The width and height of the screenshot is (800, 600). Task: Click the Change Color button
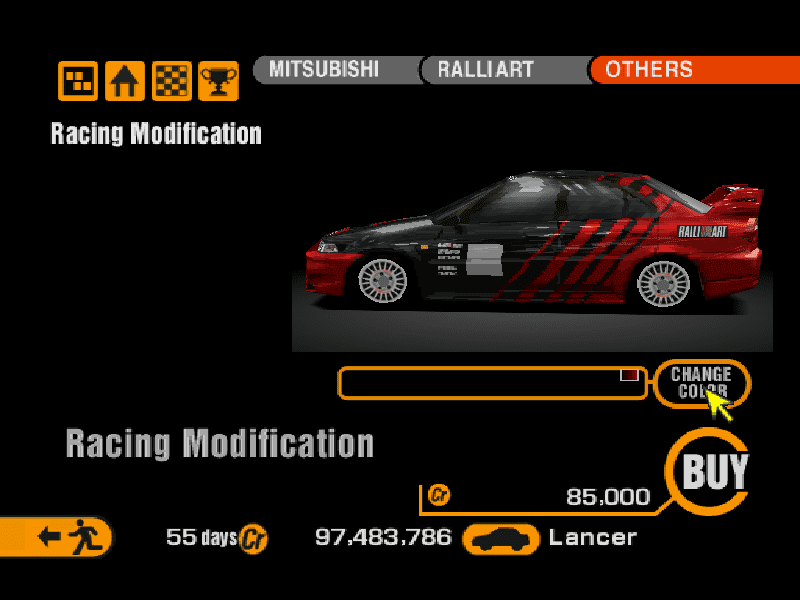pos(701,383)
